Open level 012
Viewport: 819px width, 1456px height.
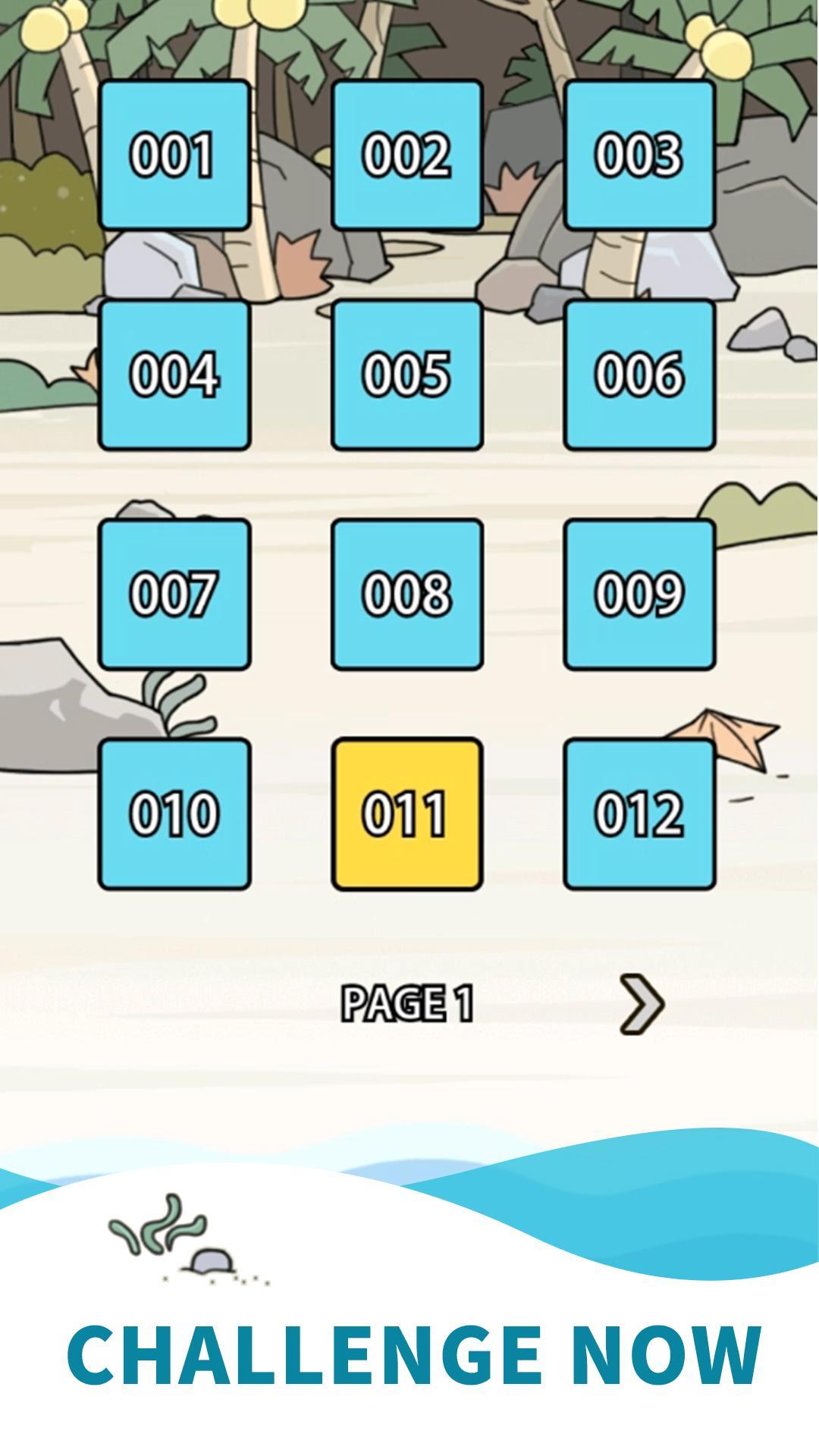639,814
